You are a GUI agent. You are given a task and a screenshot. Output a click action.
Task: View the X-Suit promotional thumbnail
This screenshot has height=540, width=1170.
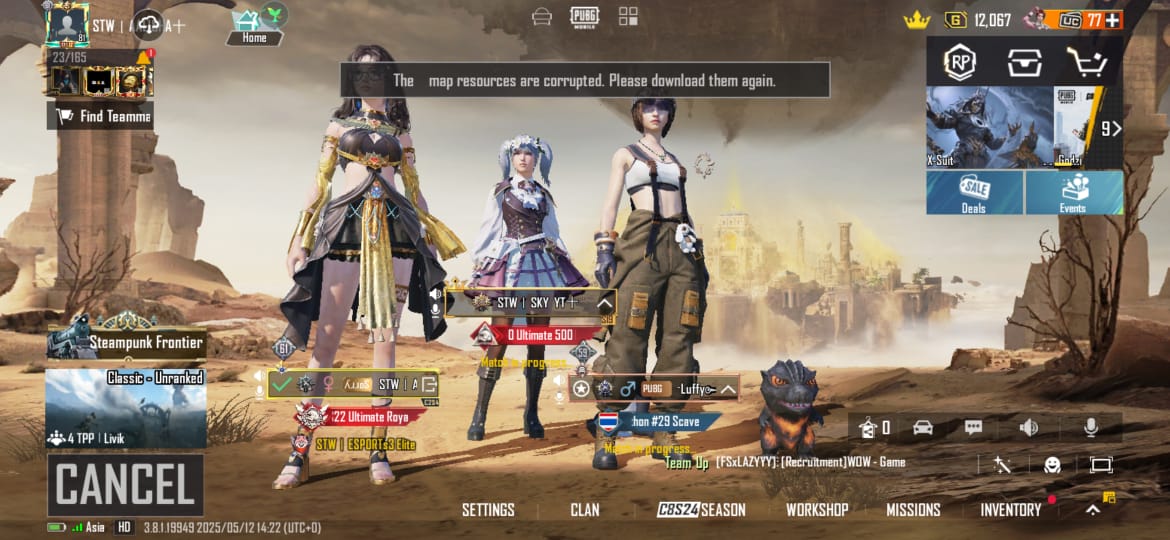988,127
